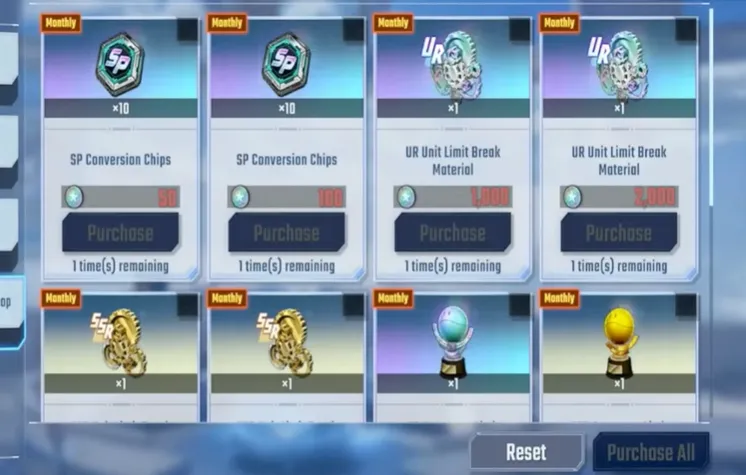Image resolution: width=746 pixels, height=475 pixels.
Task: Buy UR Limit Break Material for 2,000
Action: (x=618, y=233)
